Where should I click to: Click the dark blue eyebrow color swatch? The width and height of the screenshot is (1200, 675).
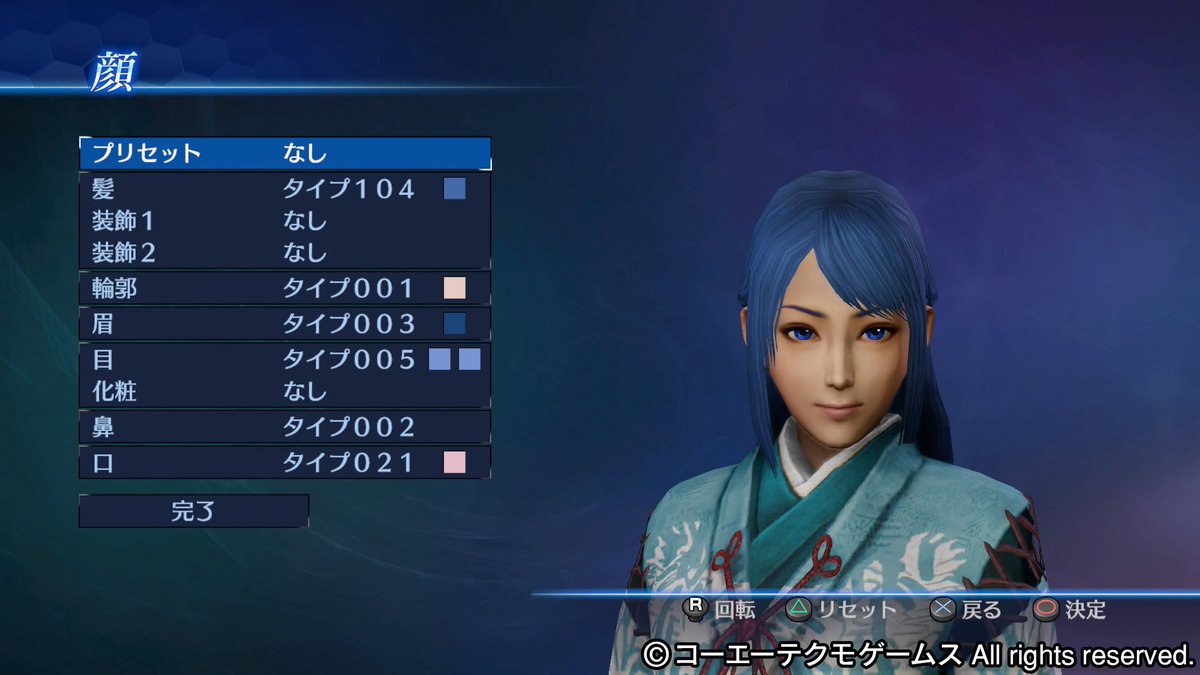[x=455, y=324]
